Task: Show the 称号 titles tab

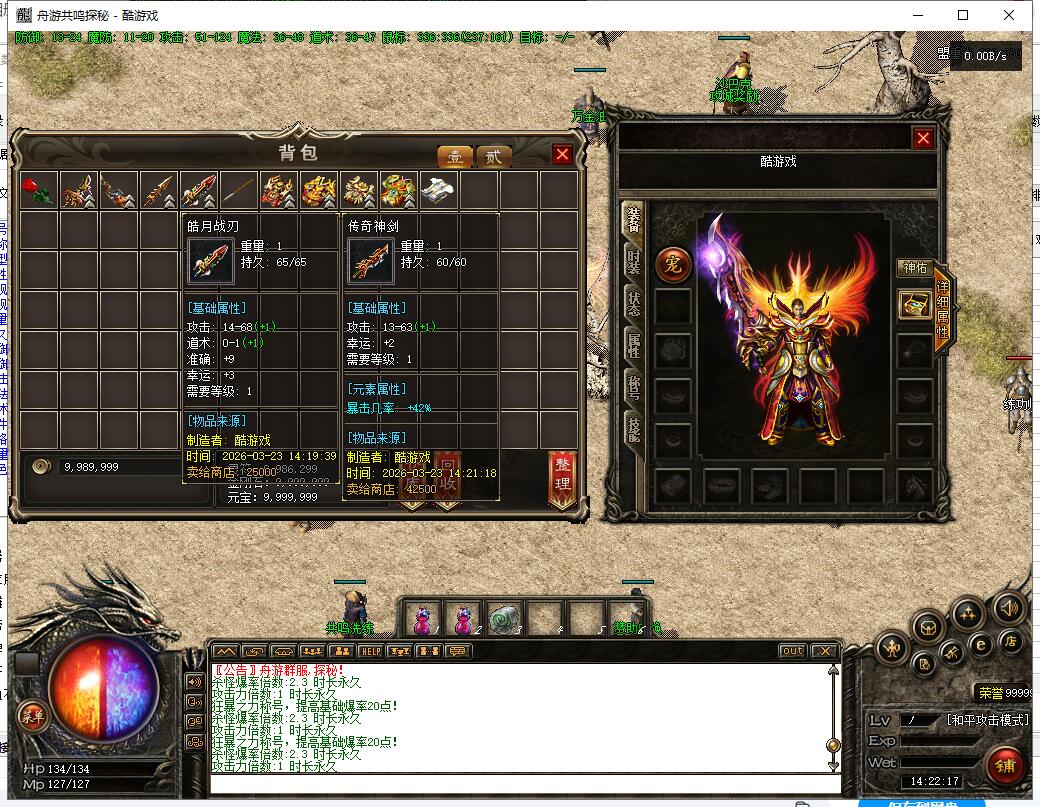Action: coord(633,388)
